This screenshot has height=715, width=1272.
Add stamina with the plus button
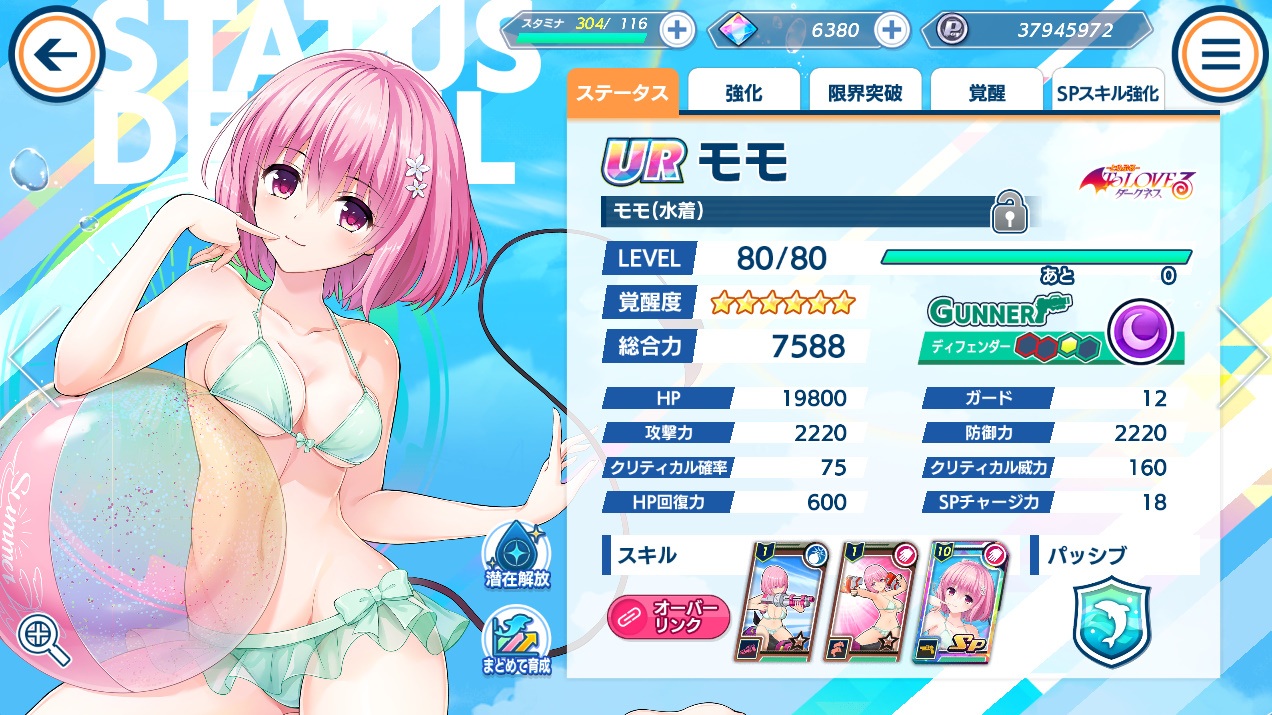coord(677,30)
